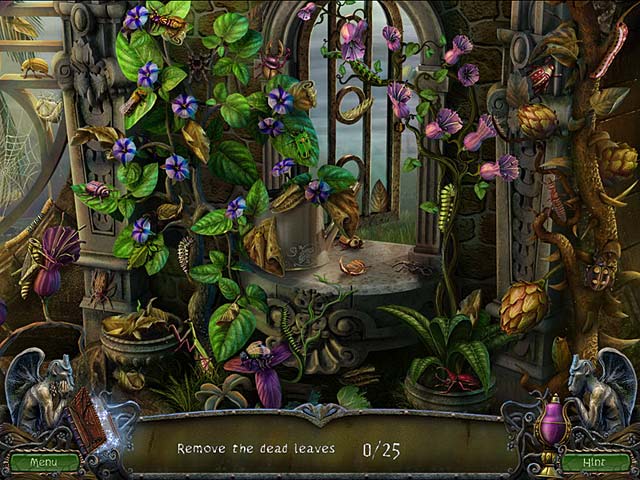The height and width of the screenshot is (480, 640).
Task: Use the Hint button
Action: click(595, 463)
